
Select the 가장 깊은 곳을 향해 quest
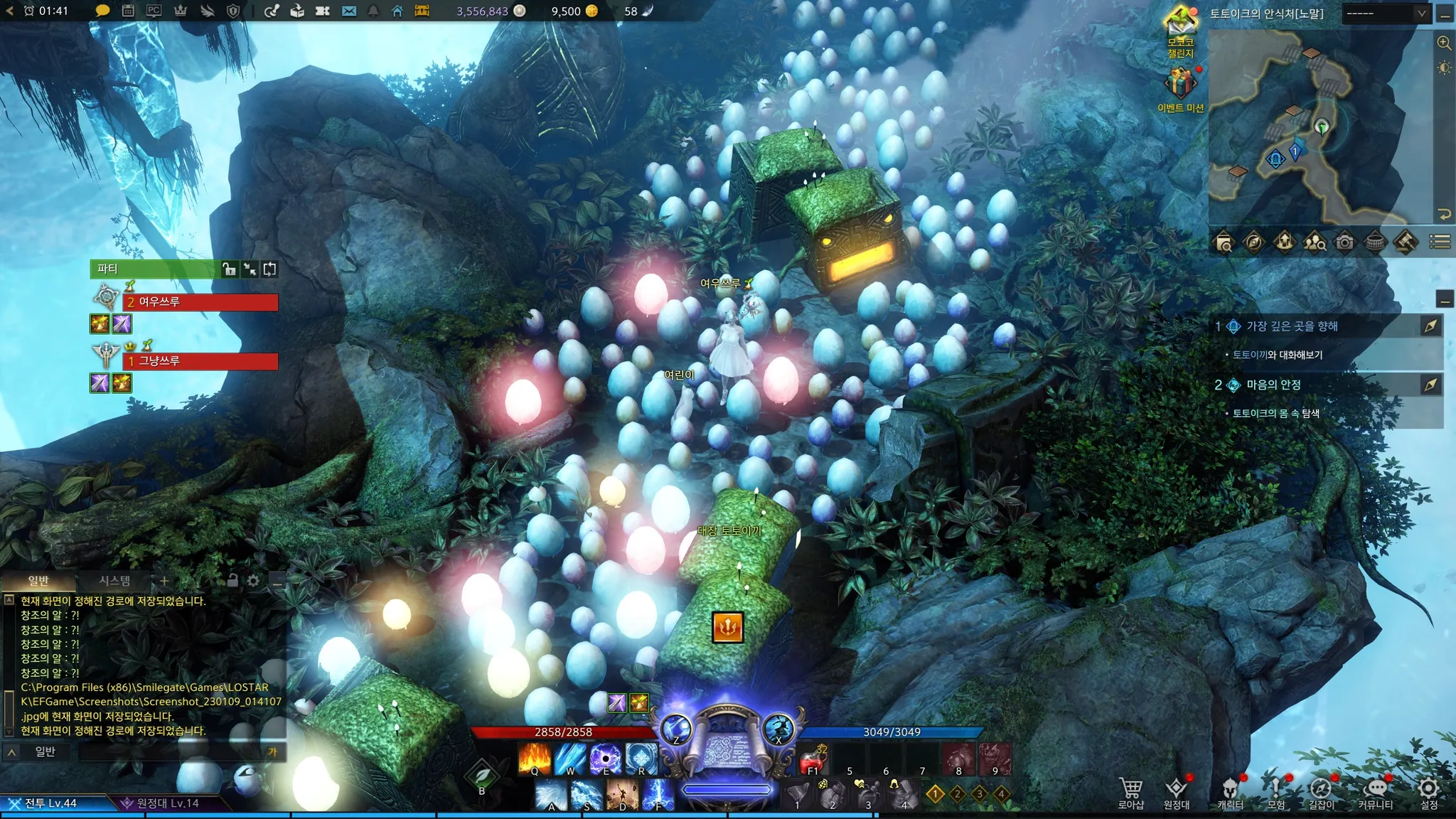click(x=1292, y=326)
